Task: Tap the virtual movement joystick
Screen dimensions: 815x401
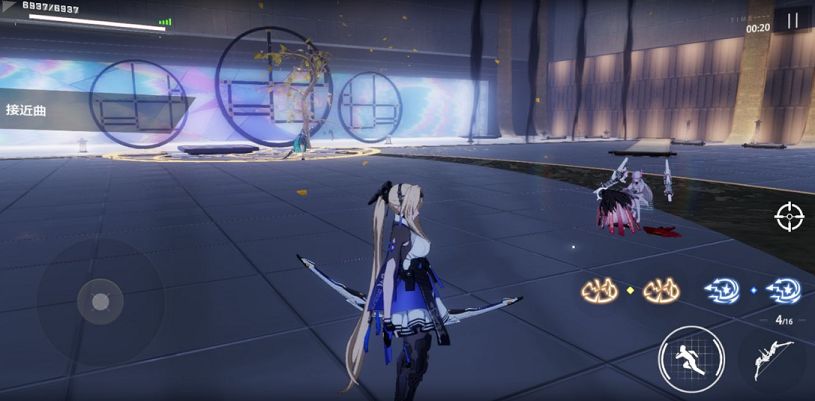Action: [100, 300]
